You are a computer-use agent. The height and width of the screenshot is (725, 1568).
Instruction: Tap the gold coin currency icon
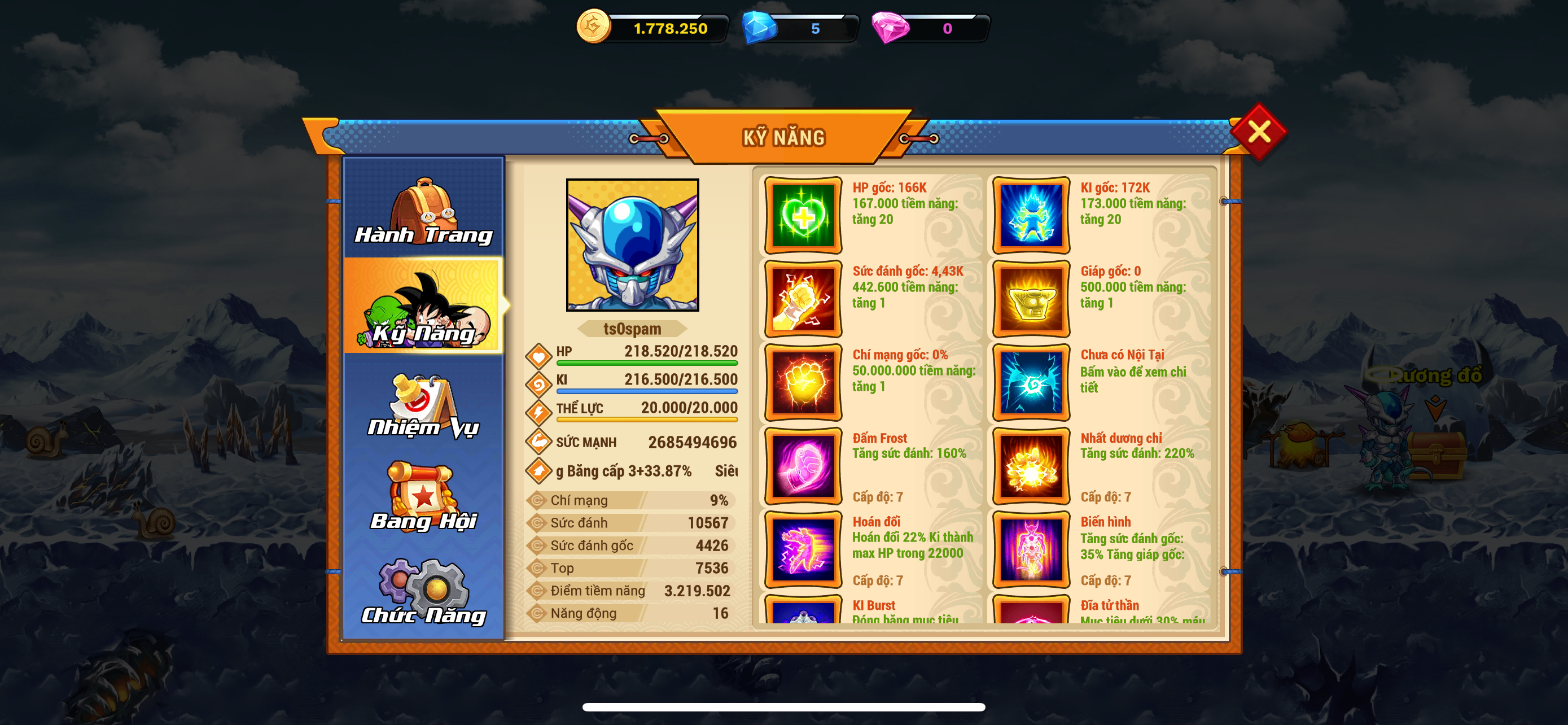593,28
